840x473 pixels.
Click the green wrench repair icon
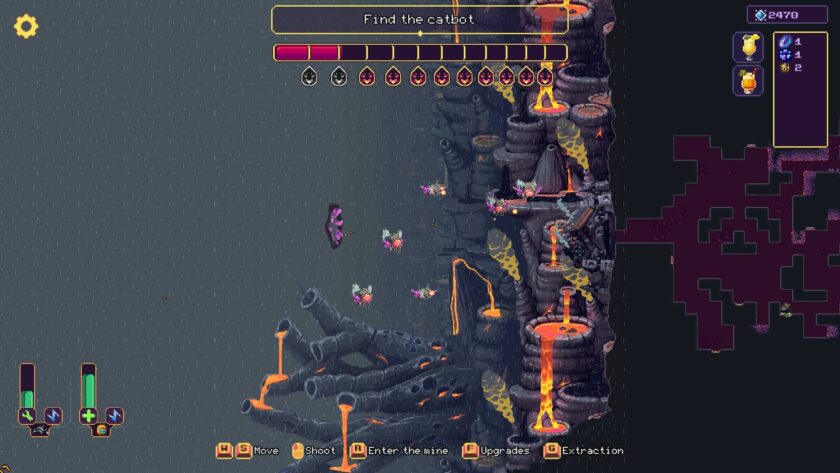pos(28,415)
